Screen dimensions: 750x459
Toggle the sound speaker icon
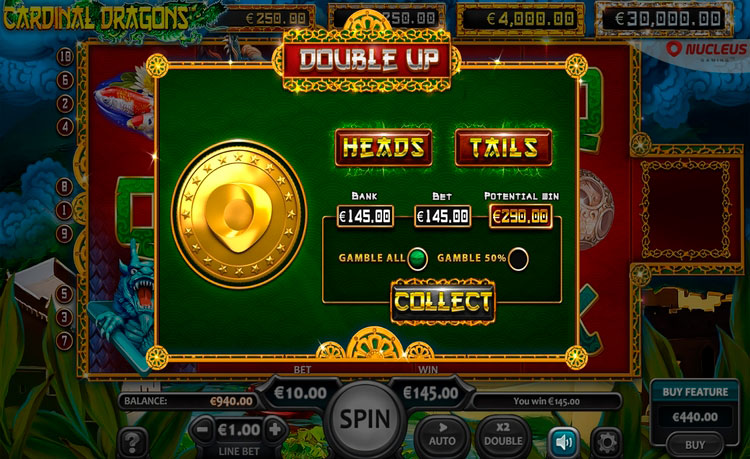pyautogui.click(x=561, y=441)
